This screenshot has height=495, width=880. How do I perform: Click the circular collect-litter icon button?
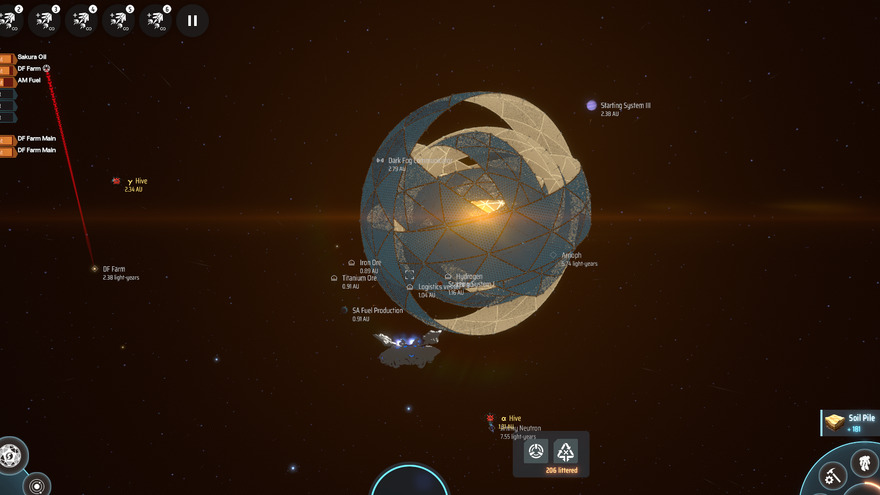tap(536, 451)
